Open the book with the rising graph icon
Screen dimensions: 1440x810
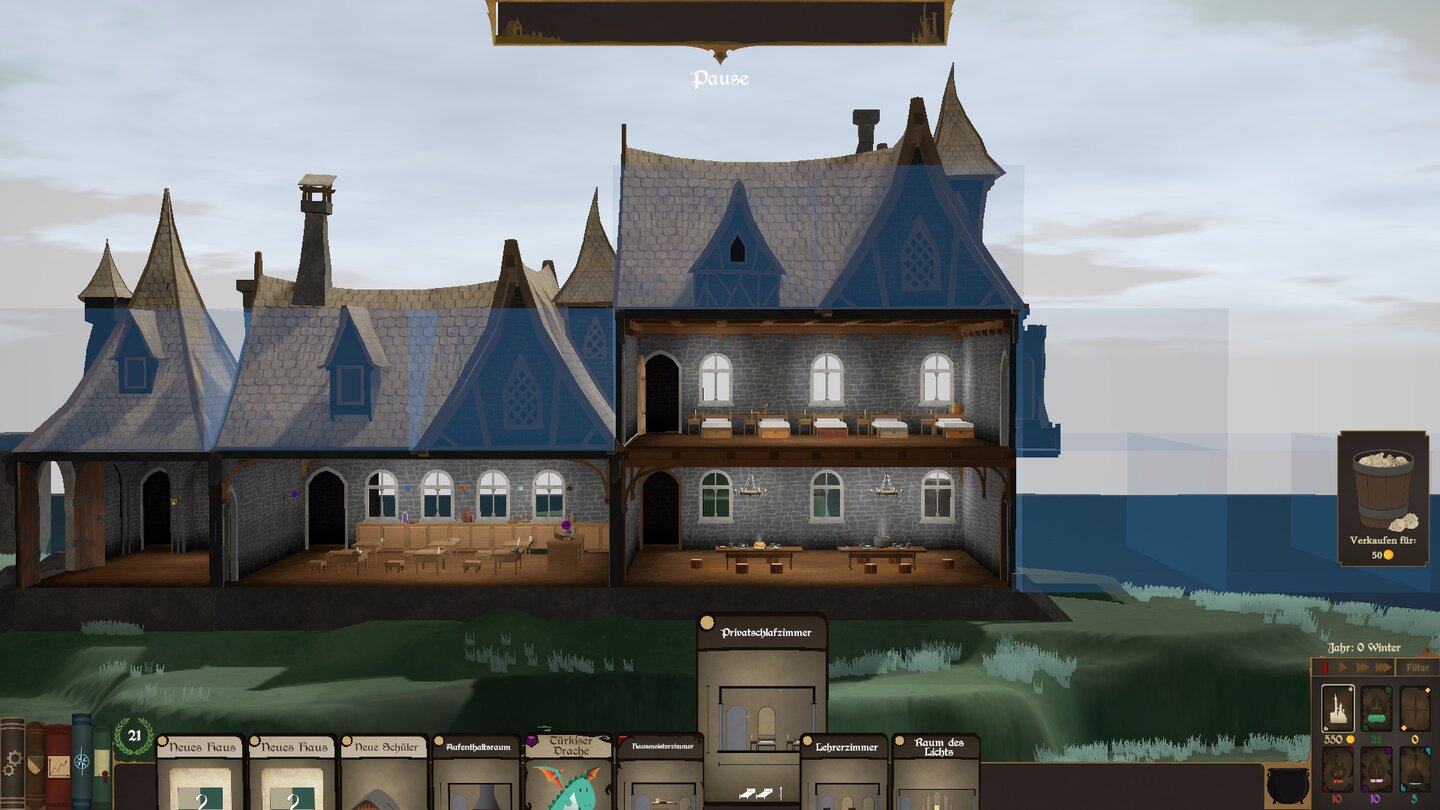tap(58, 765)
